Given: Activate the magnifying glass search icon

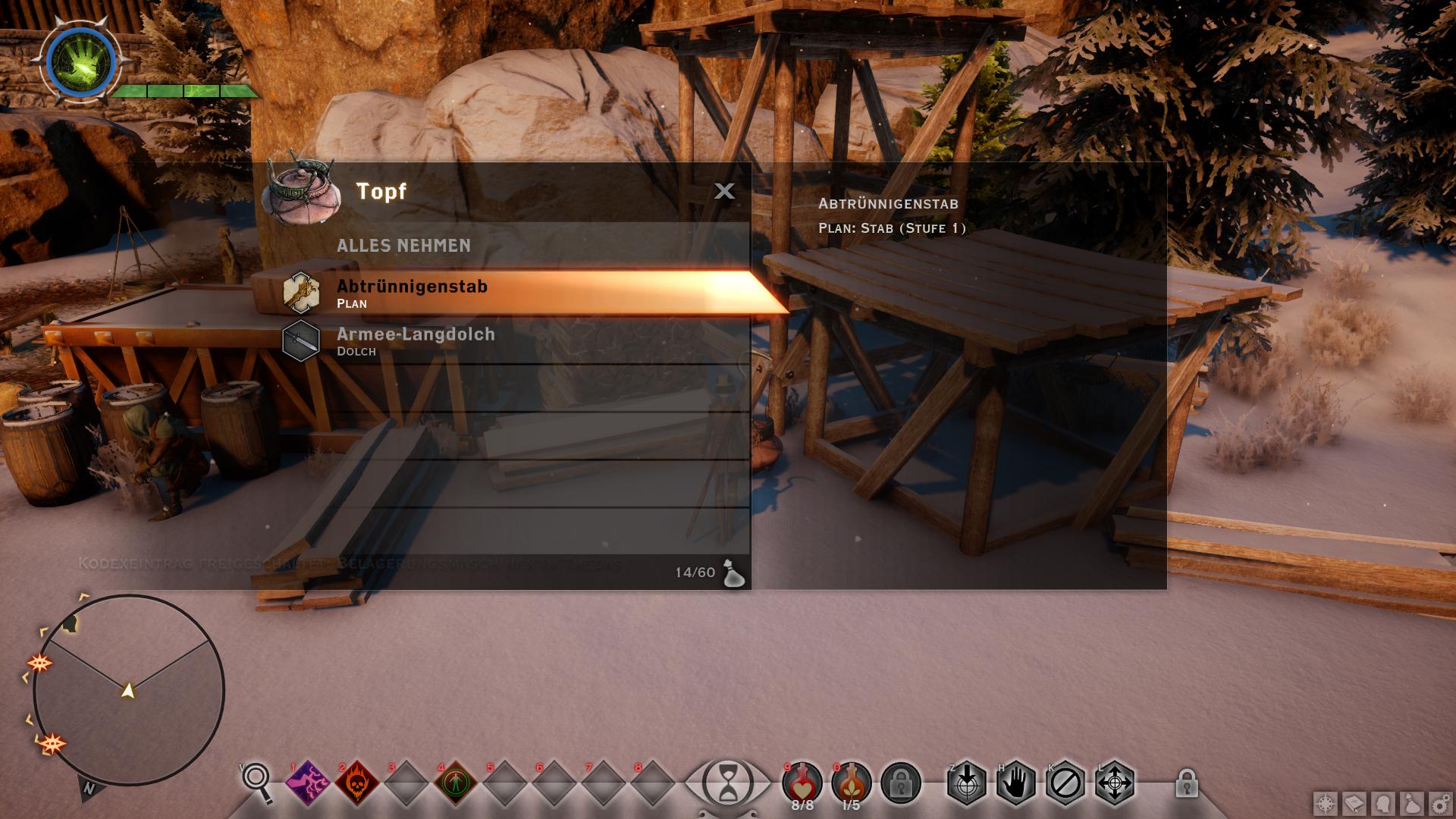Looking at the screenshot, I should click(257, 781).
